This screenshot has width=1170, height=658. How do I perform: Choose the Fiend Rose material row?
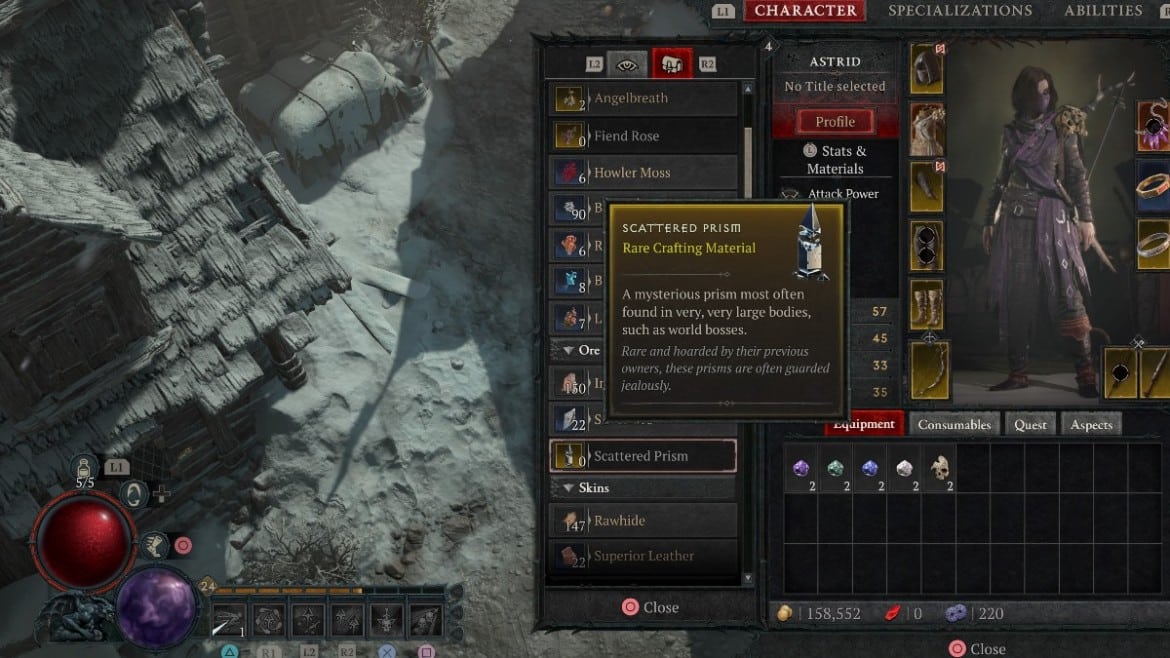pyautogui.click(x=644, y=136)
